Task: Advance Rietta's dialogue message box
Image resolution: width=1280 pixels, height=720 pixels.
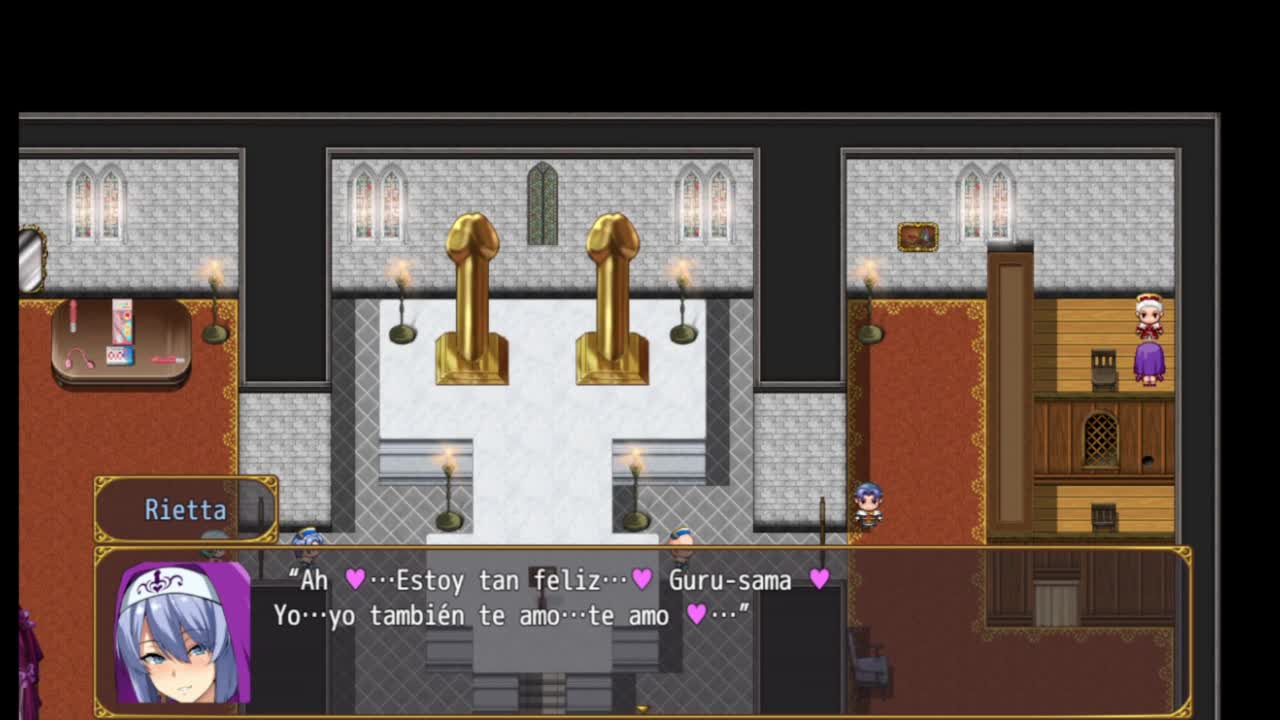Action: coord(642,630)
